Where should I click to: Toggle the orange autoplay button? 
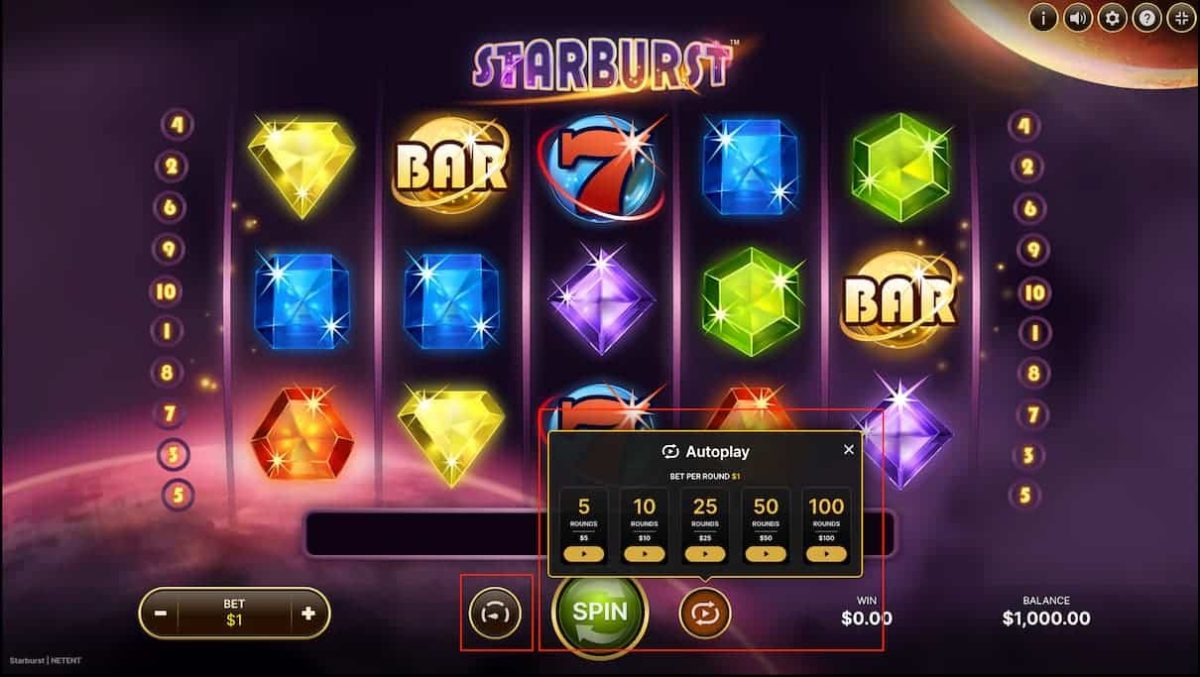coord(705,613)
